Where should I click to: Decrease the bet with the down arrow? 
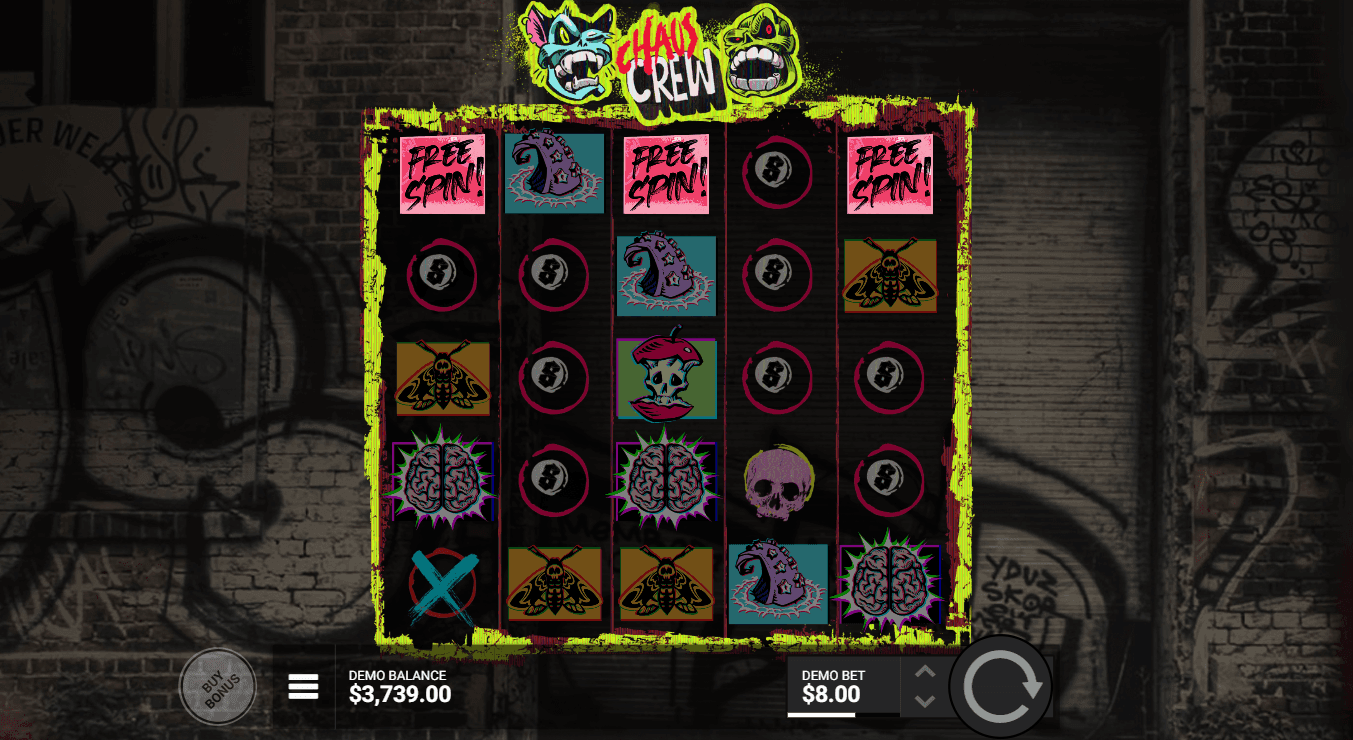[925, 702]
